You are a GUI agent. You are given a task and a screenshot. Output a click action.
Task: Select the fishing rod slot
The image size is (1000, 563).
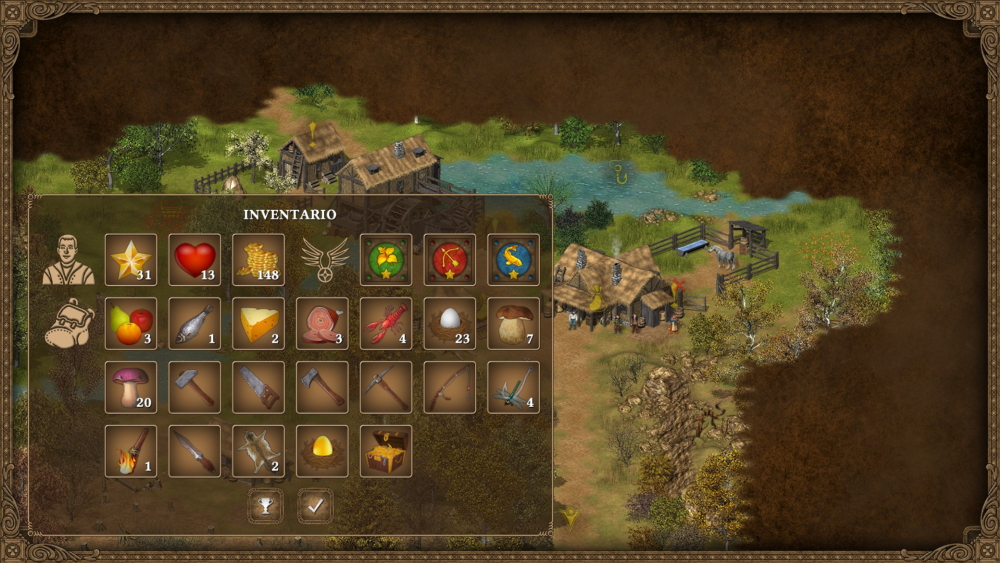[x=450, y=387]
